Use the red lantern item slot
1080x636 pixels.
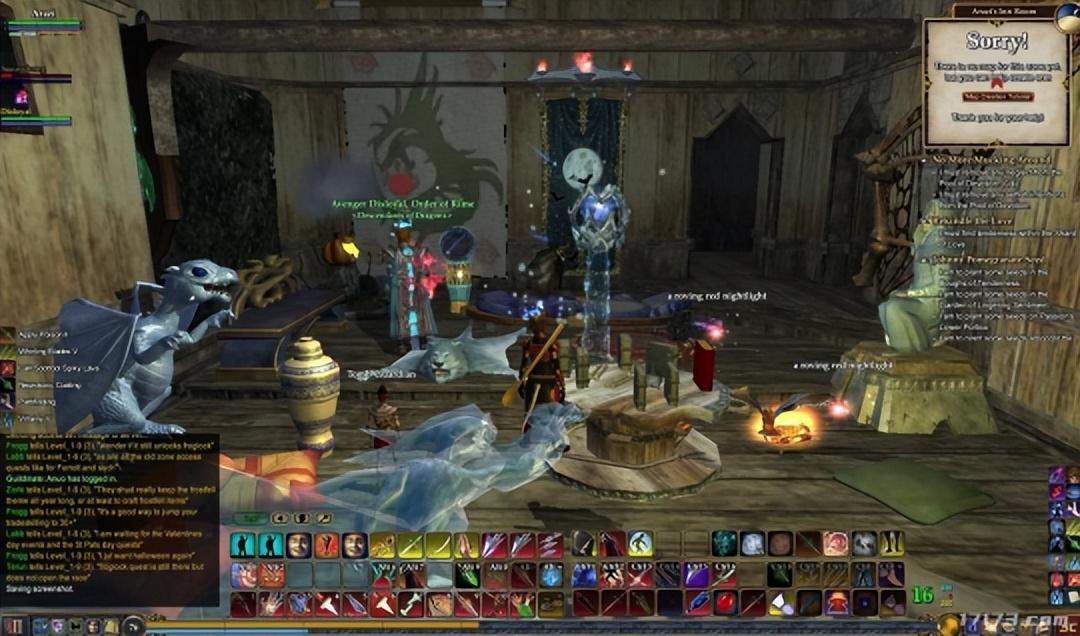click(836, 603)
